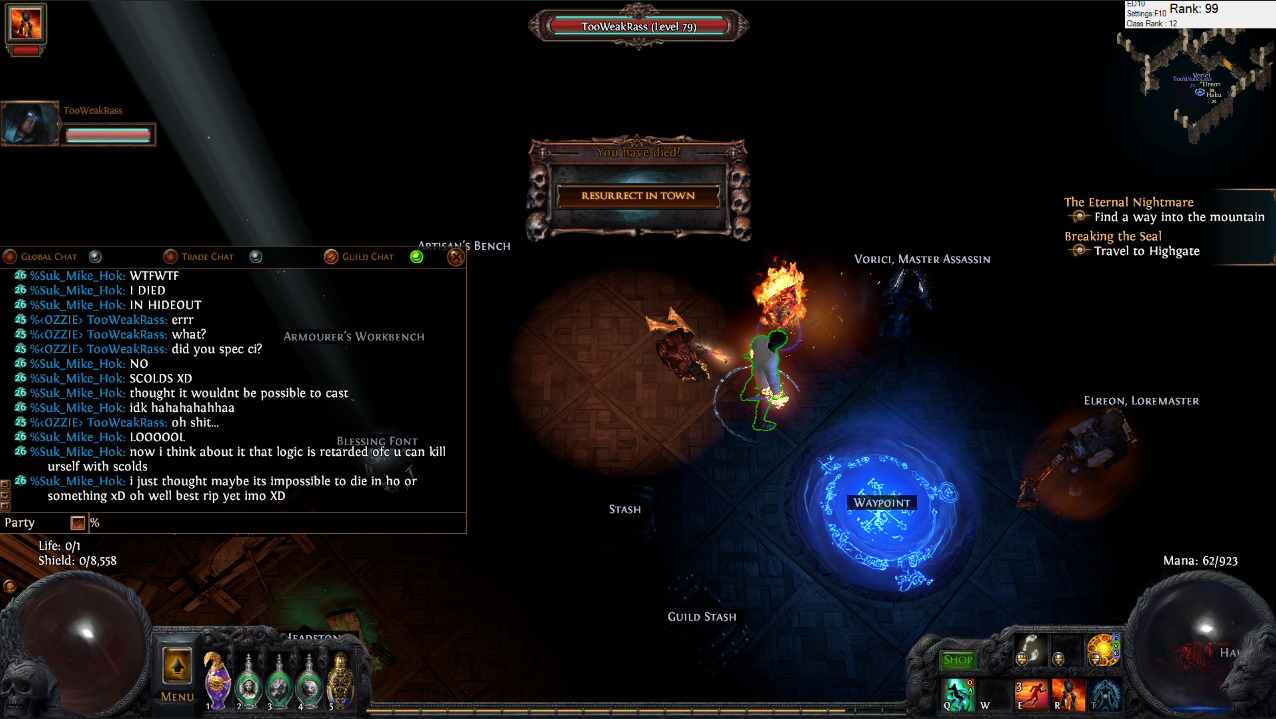Select The Eternal Nightmare quest tracker entry
The width and height of the screenshot is (1276, 719).
point(1128,202)
